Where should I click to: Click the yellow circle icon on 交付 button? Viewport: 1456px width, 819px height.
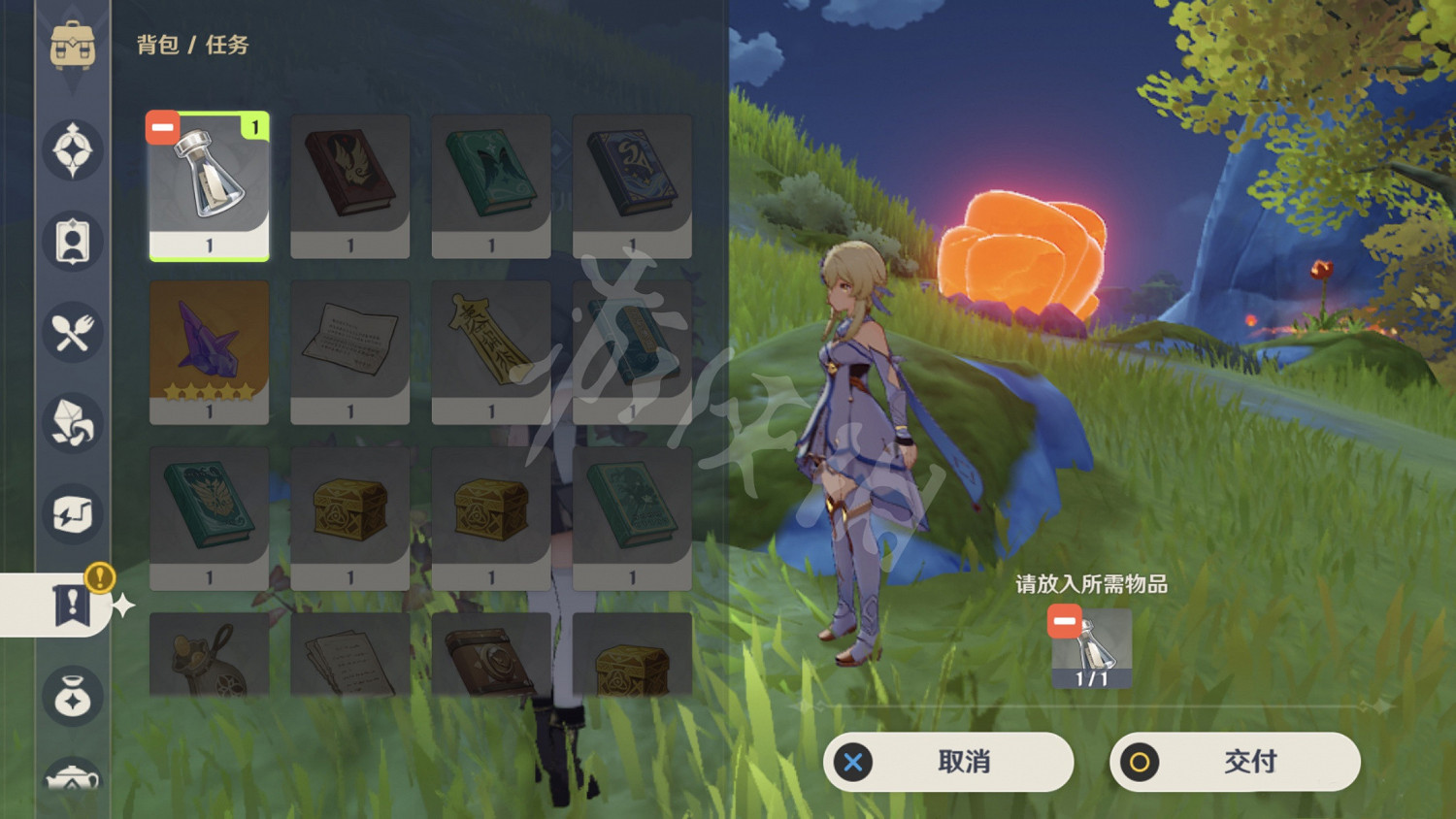pos(1141,763)
